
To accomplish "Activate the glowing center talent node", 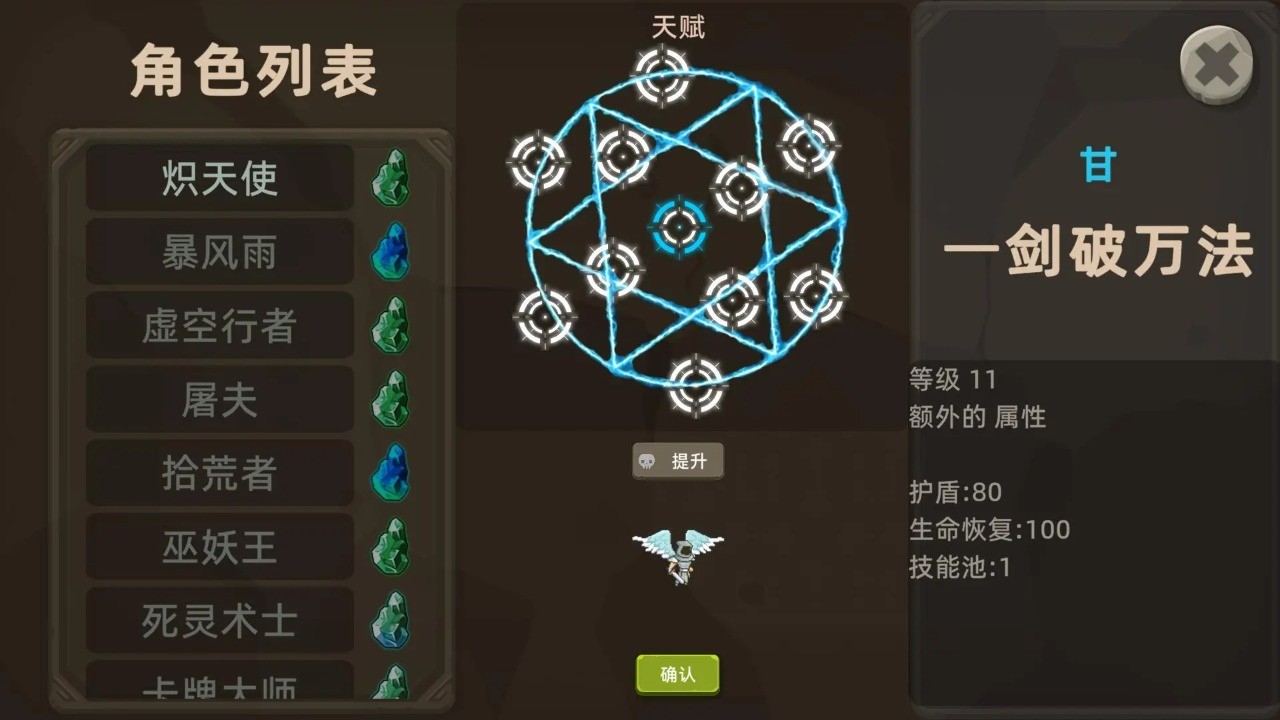I will (x=678, y=227).
